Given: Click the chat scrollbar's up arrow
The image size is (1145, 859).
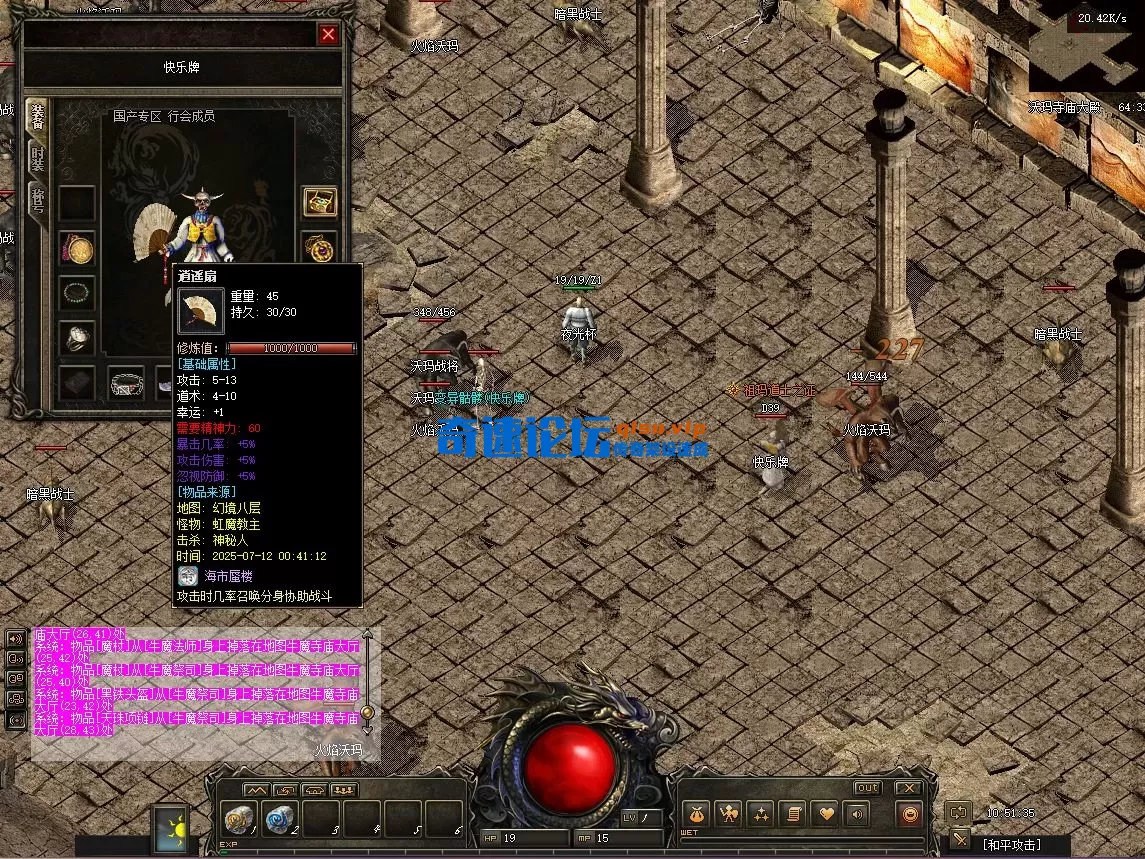Looking at the screenshot, I should (367, 634).
